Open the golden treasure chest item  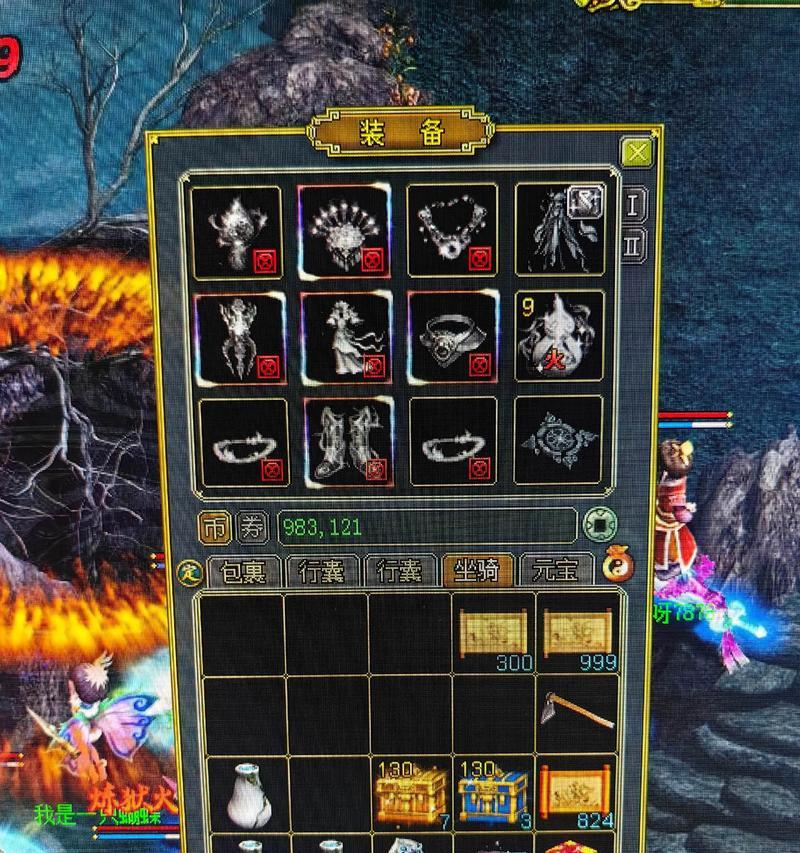[410, 794]
